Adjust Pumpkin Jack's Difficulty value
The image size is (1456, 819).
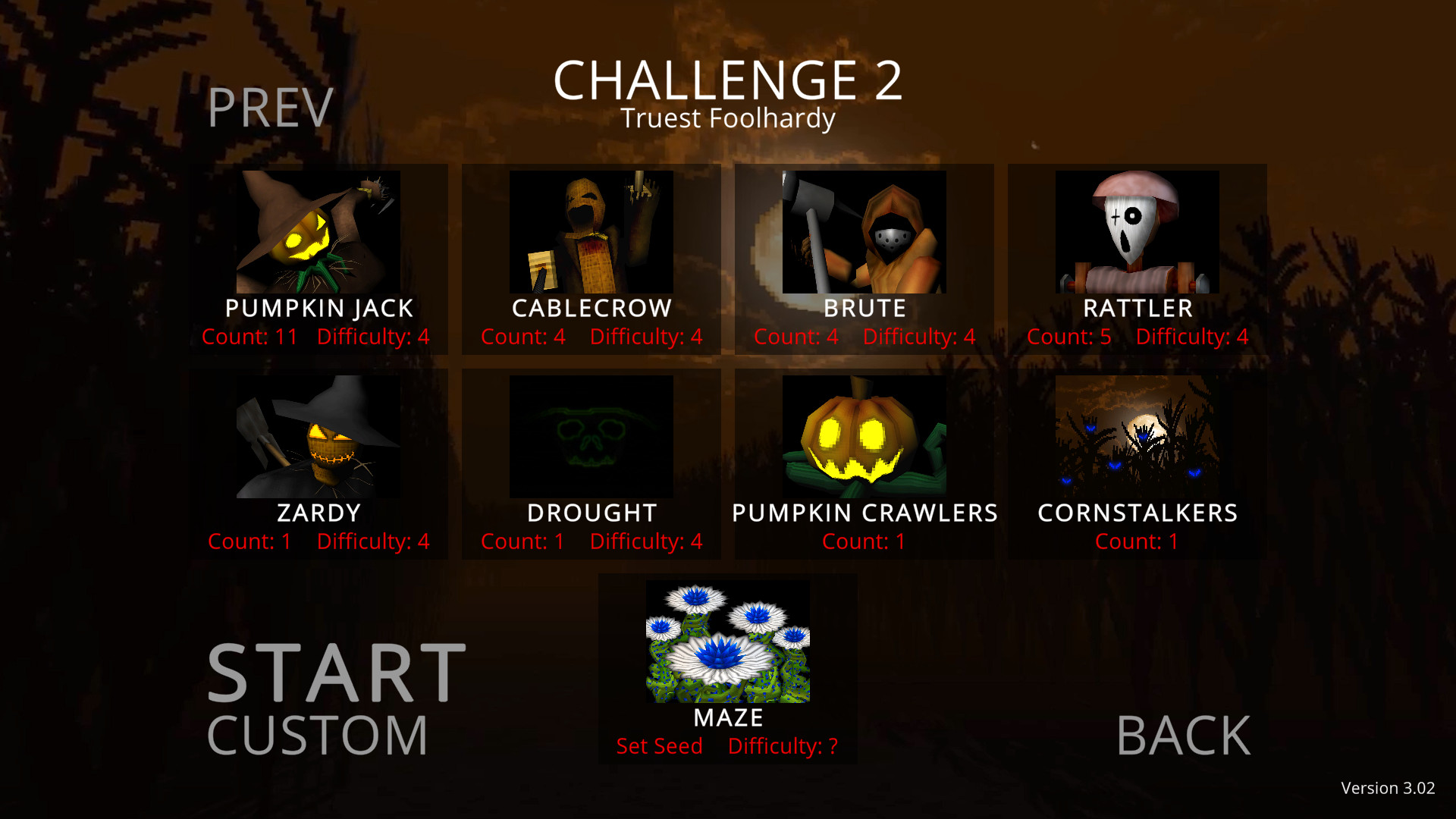click(373, 337)
